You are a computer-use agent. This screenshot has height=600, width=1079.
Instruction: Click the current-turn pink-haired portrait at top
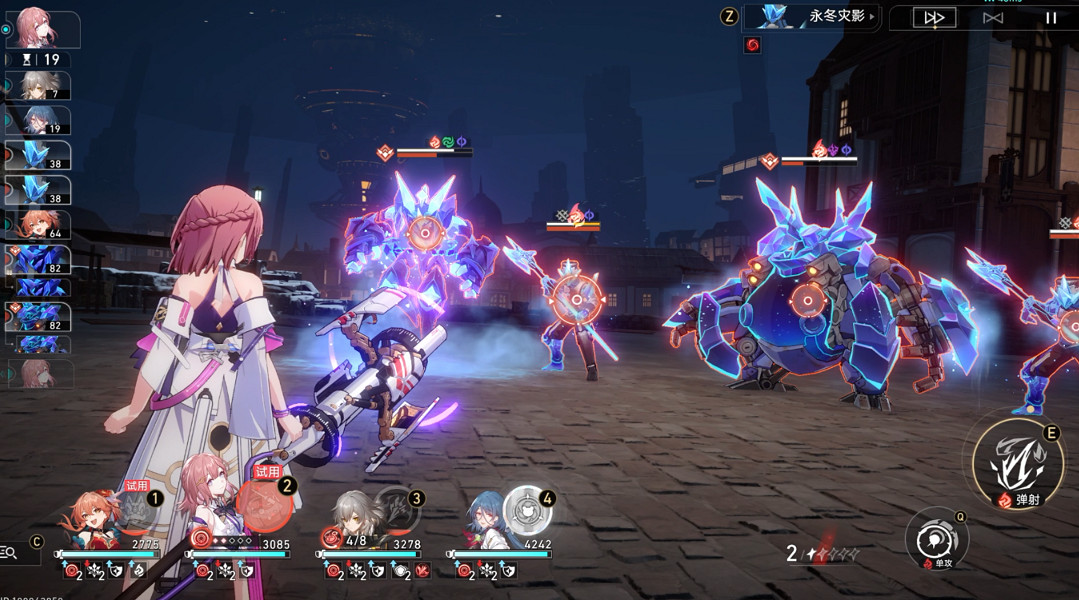(x=40, y=30)
